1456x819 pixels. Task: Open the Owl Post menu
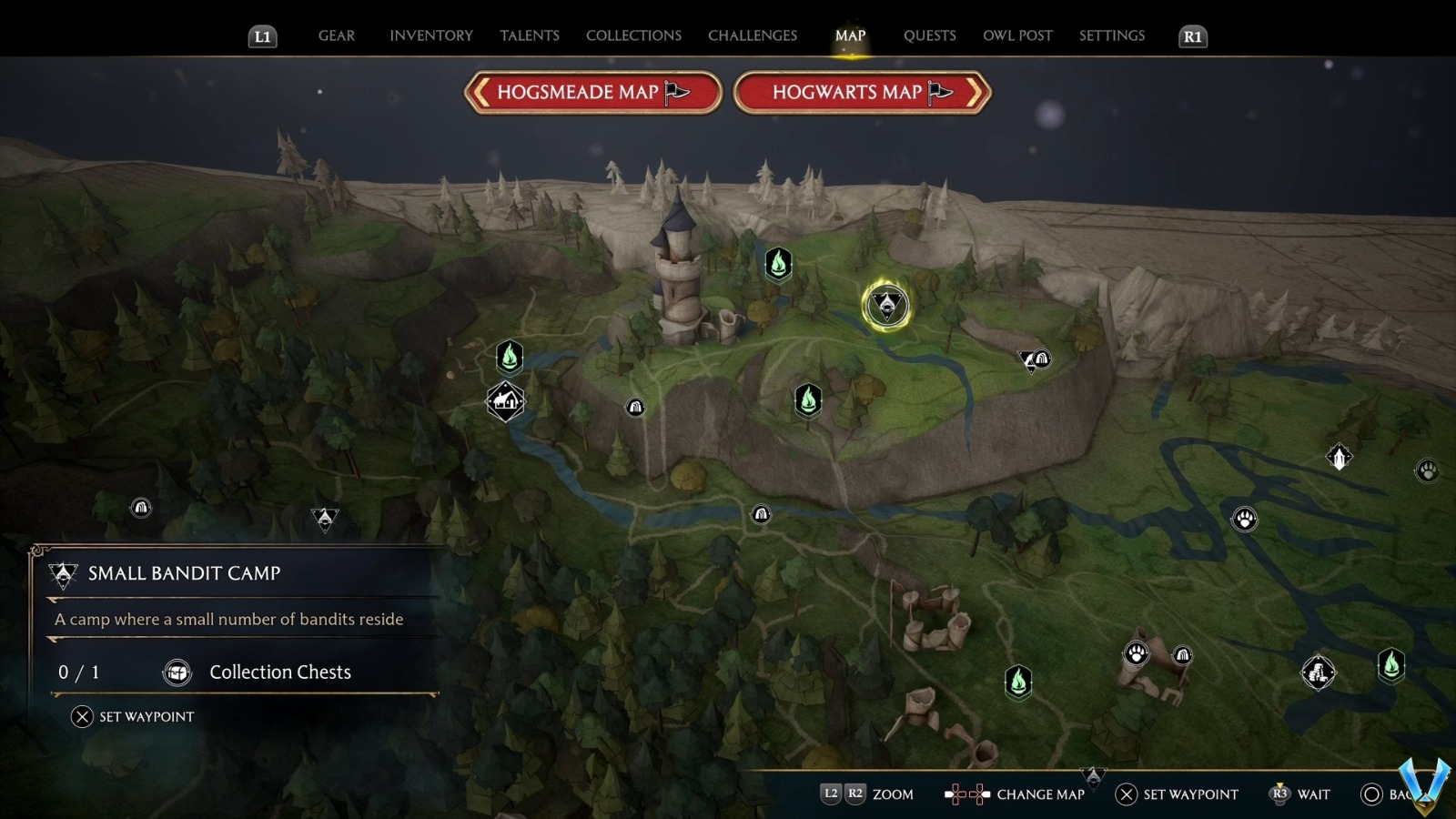pyautogui.click(x=1017, y=35)
